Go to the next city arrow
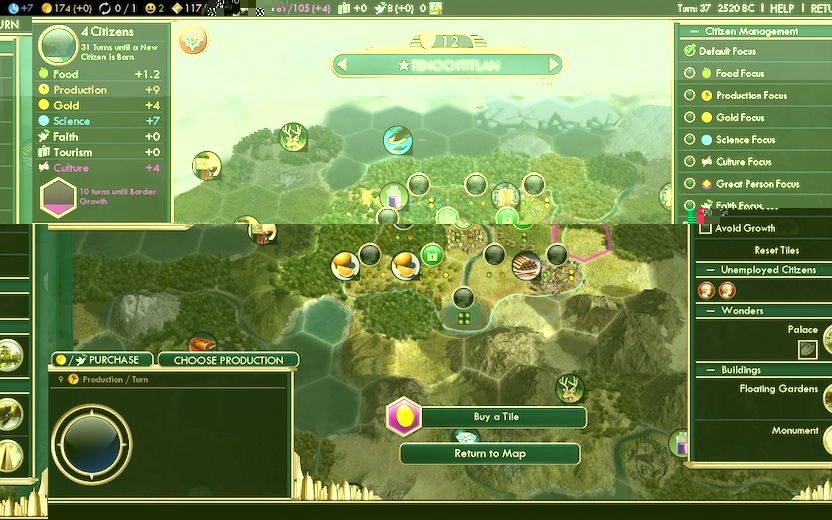832x520 pixels. [x=553, y=65]
